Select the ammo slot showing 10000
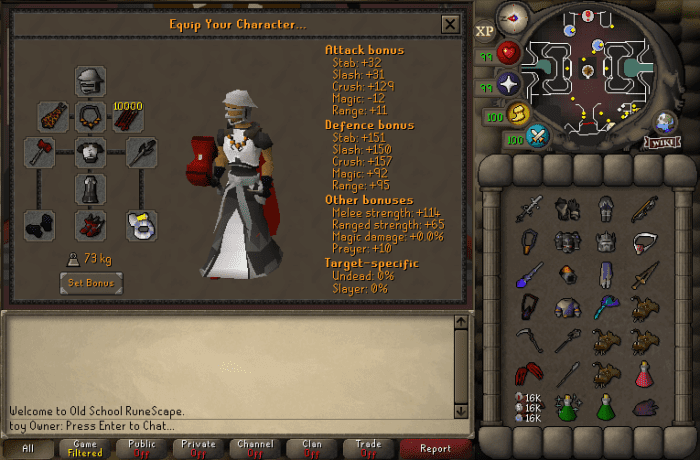Viewport: 700px width, 460px height. coord(128,118)
